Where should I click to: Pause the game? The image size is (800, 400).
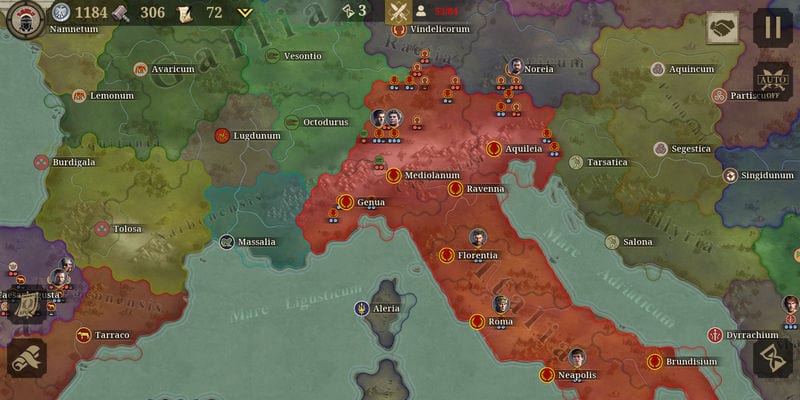772,27
